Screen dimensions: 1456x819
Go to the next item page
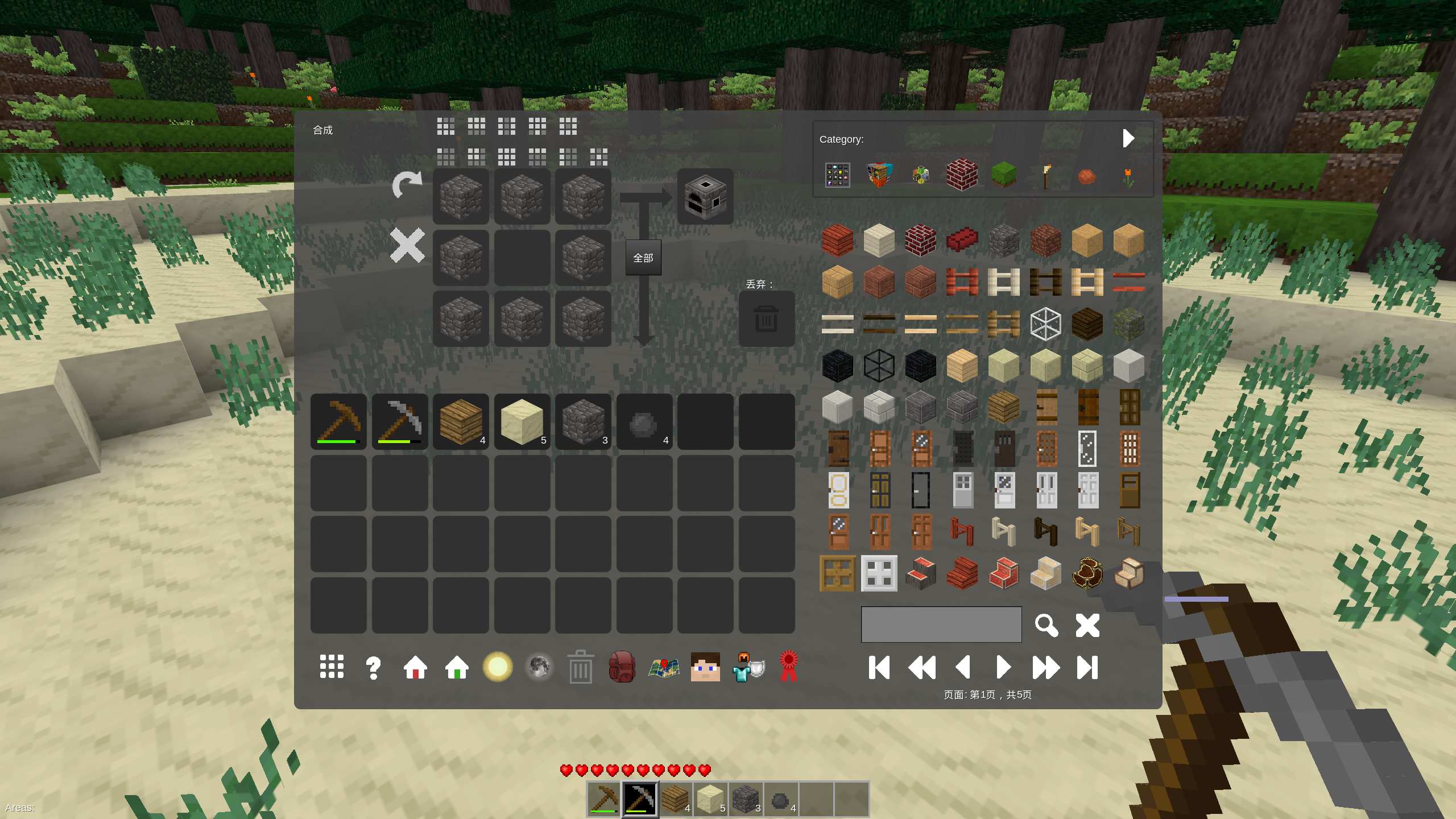1004,667
